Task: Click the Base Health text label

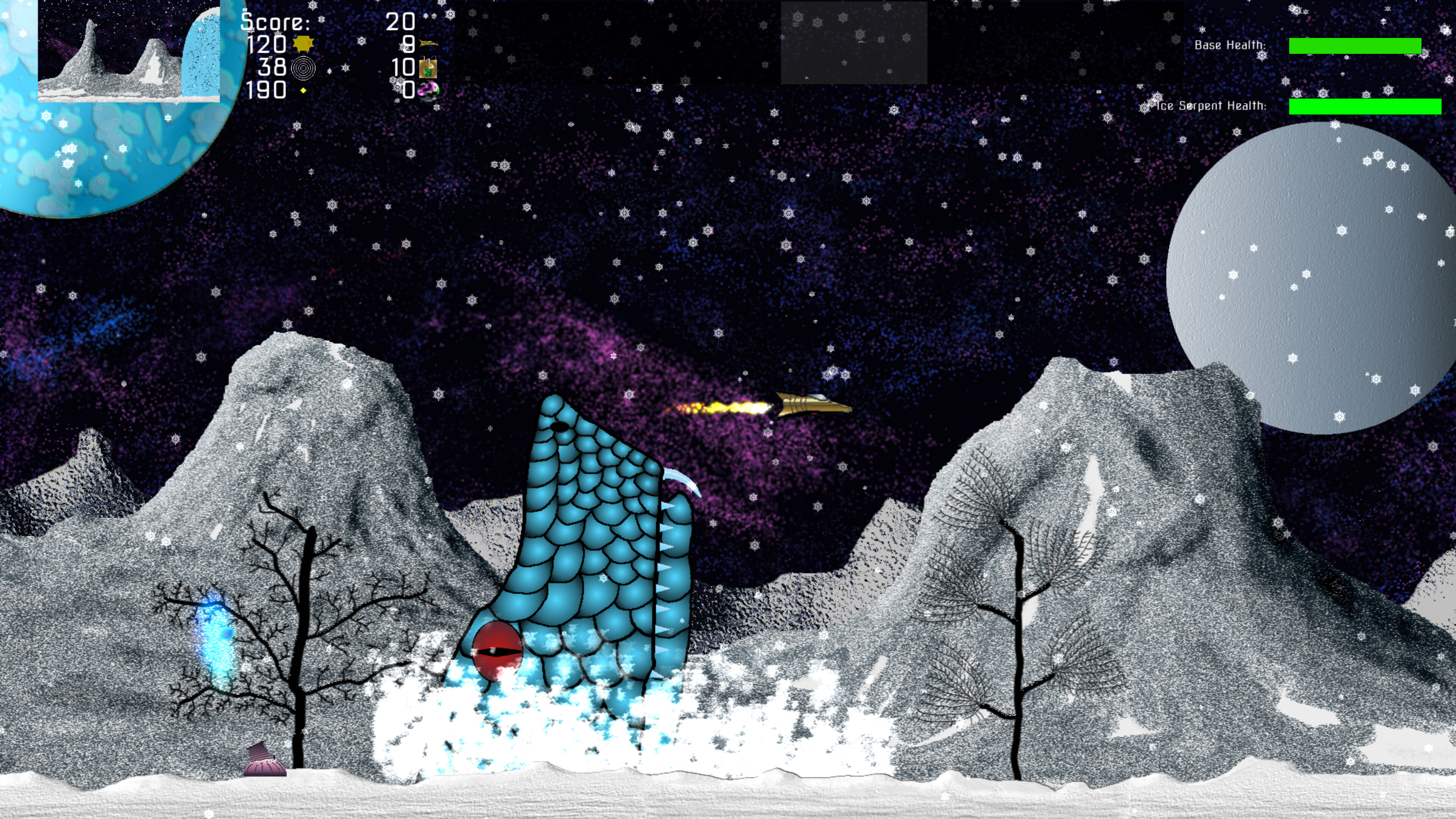Action: click(1231, 45)
